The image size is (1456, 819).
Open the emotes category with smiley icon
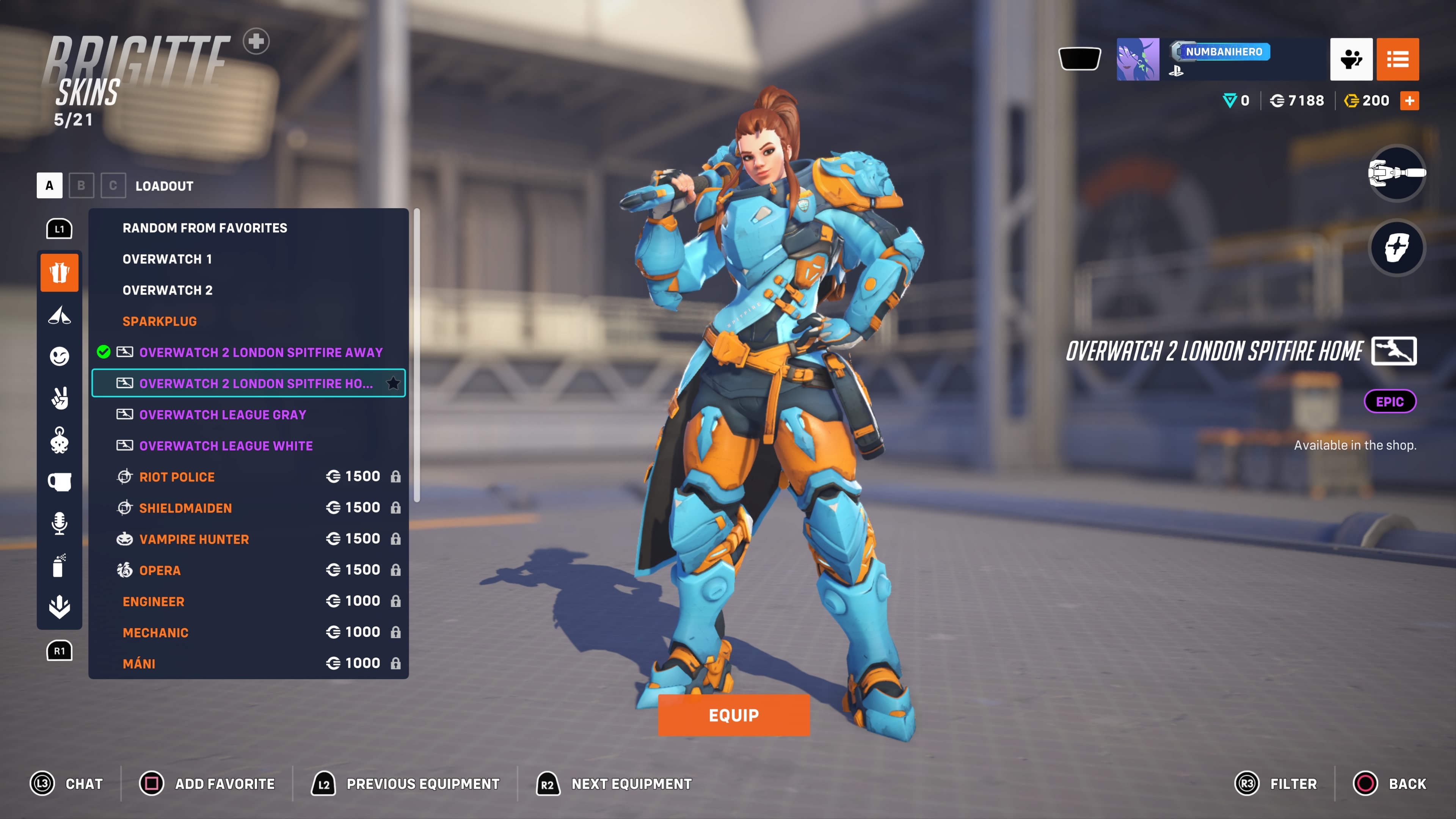(x=60, y=356)
